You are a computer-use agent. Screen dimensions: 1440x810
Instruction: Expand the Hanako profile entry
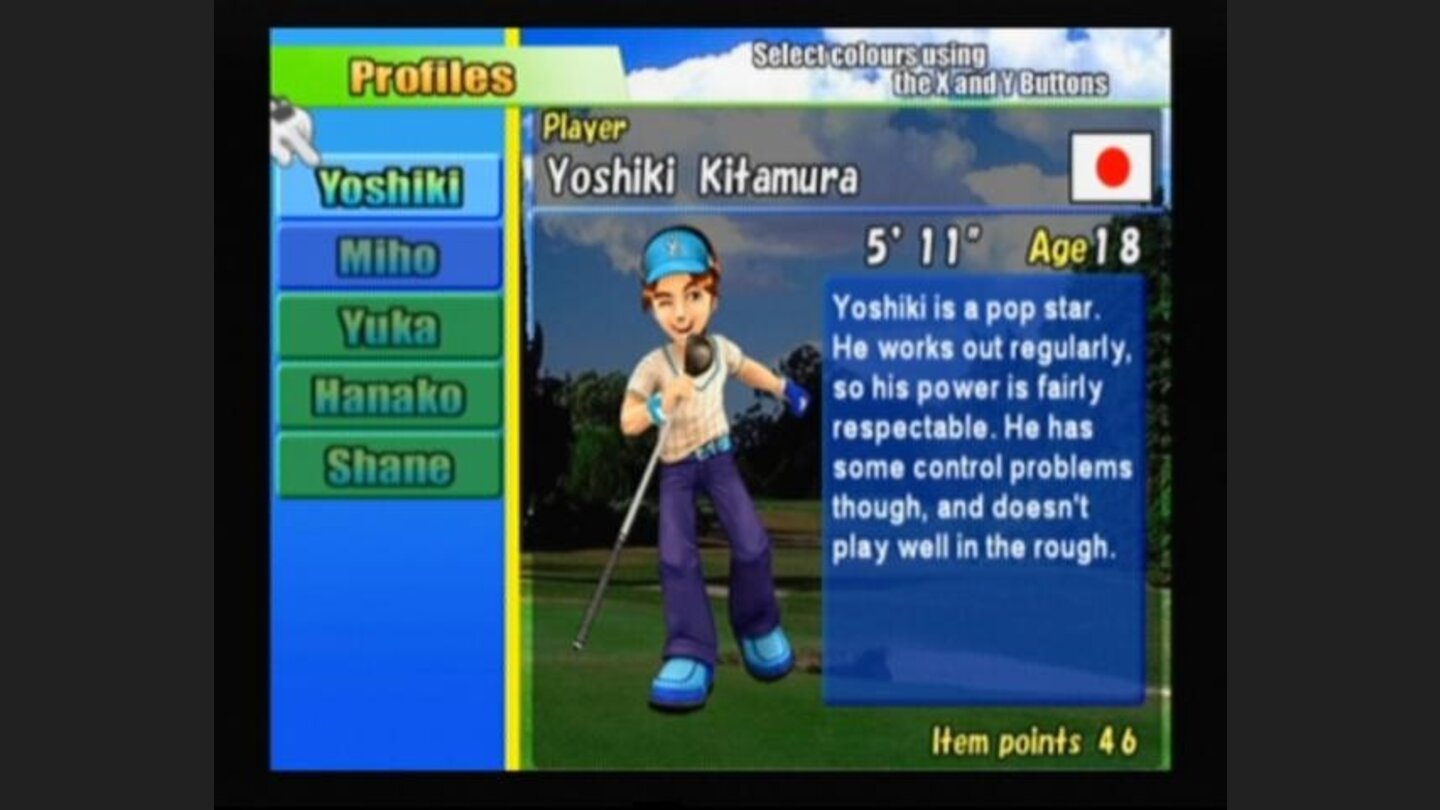coord(388,394)
